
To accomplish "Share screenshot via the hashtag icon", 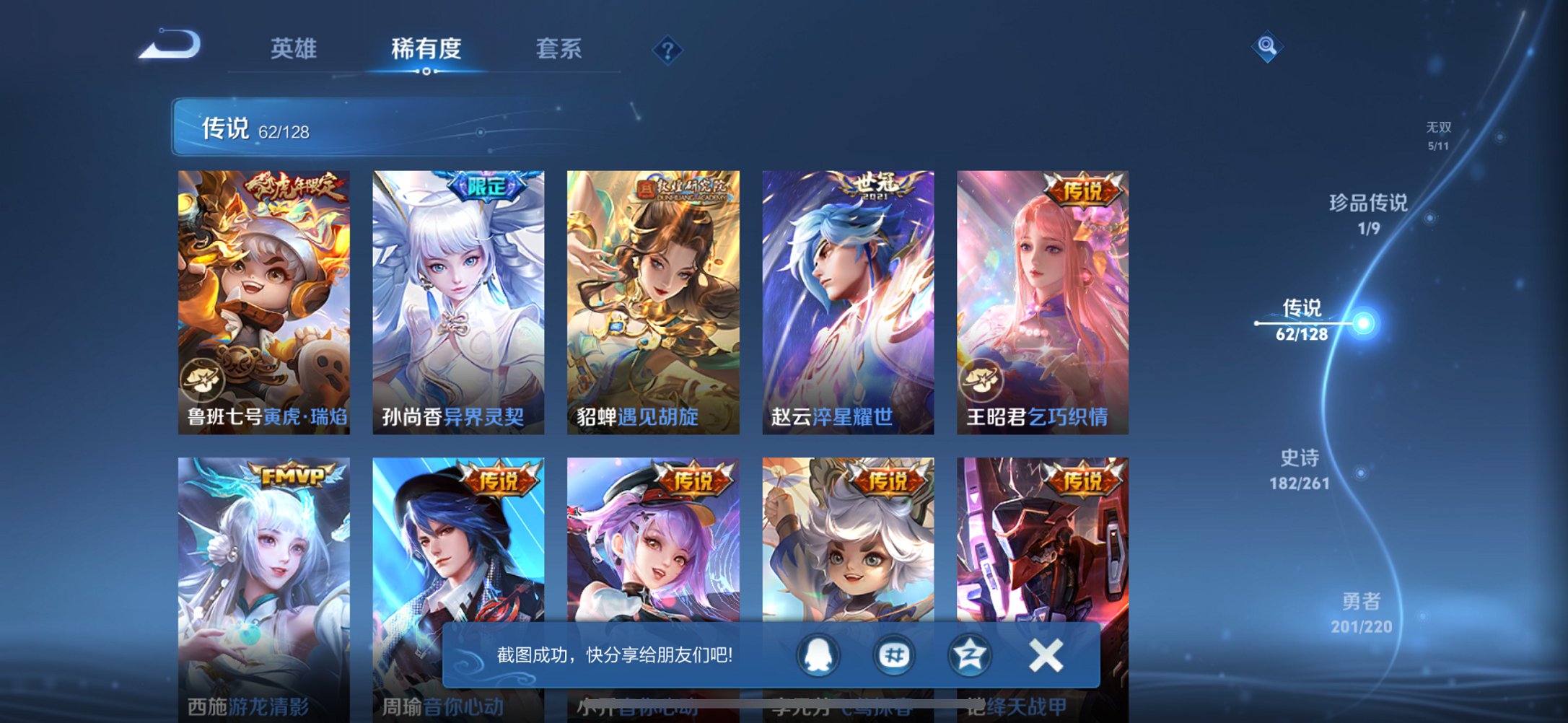I will (x=893, y=655).
